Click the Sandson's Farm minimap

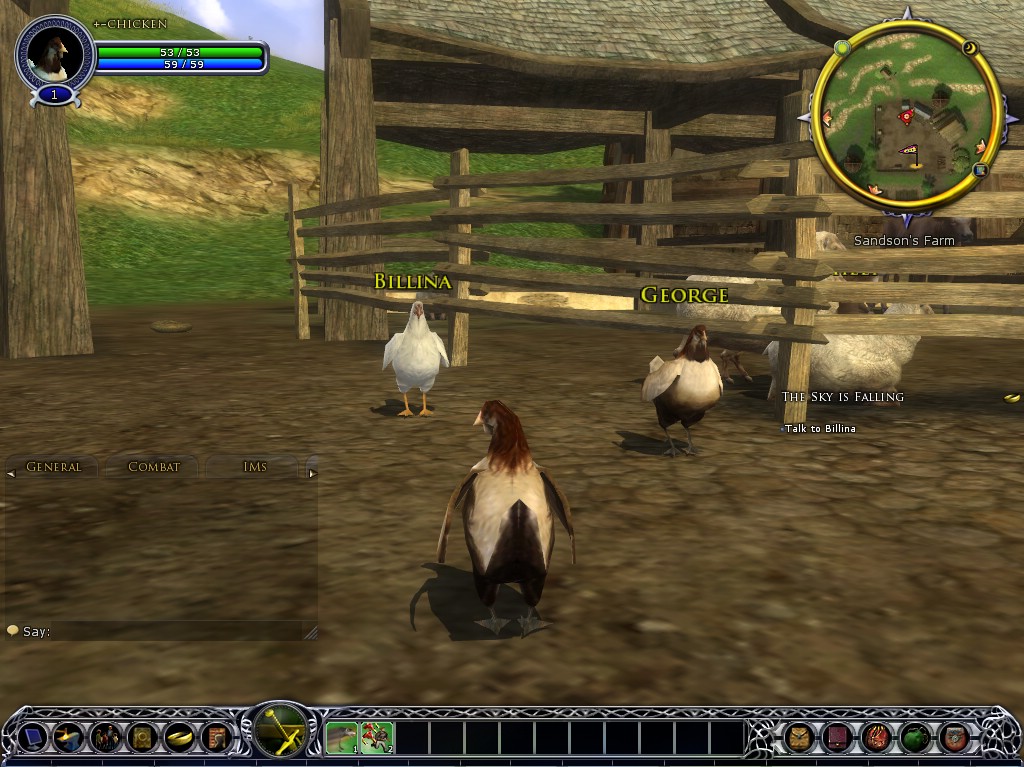click(x=905, y=118)
